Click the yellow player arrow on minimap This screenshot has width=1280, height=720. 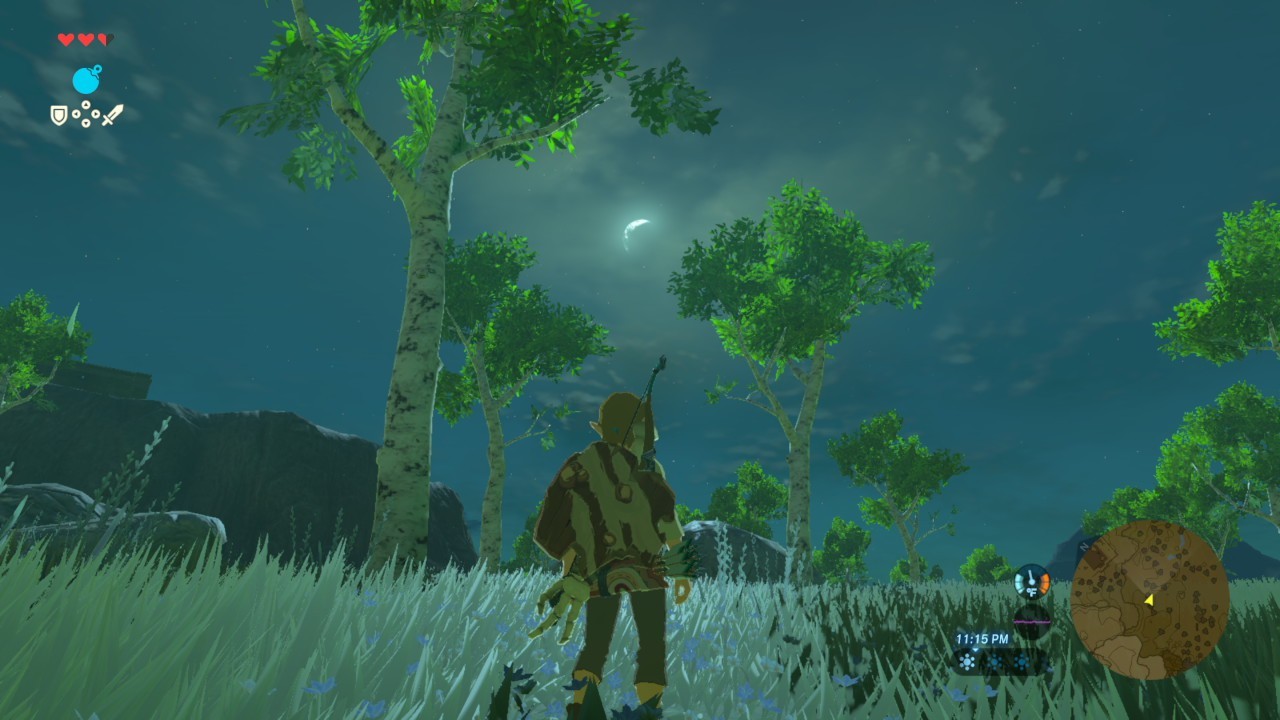[1149, 599]
